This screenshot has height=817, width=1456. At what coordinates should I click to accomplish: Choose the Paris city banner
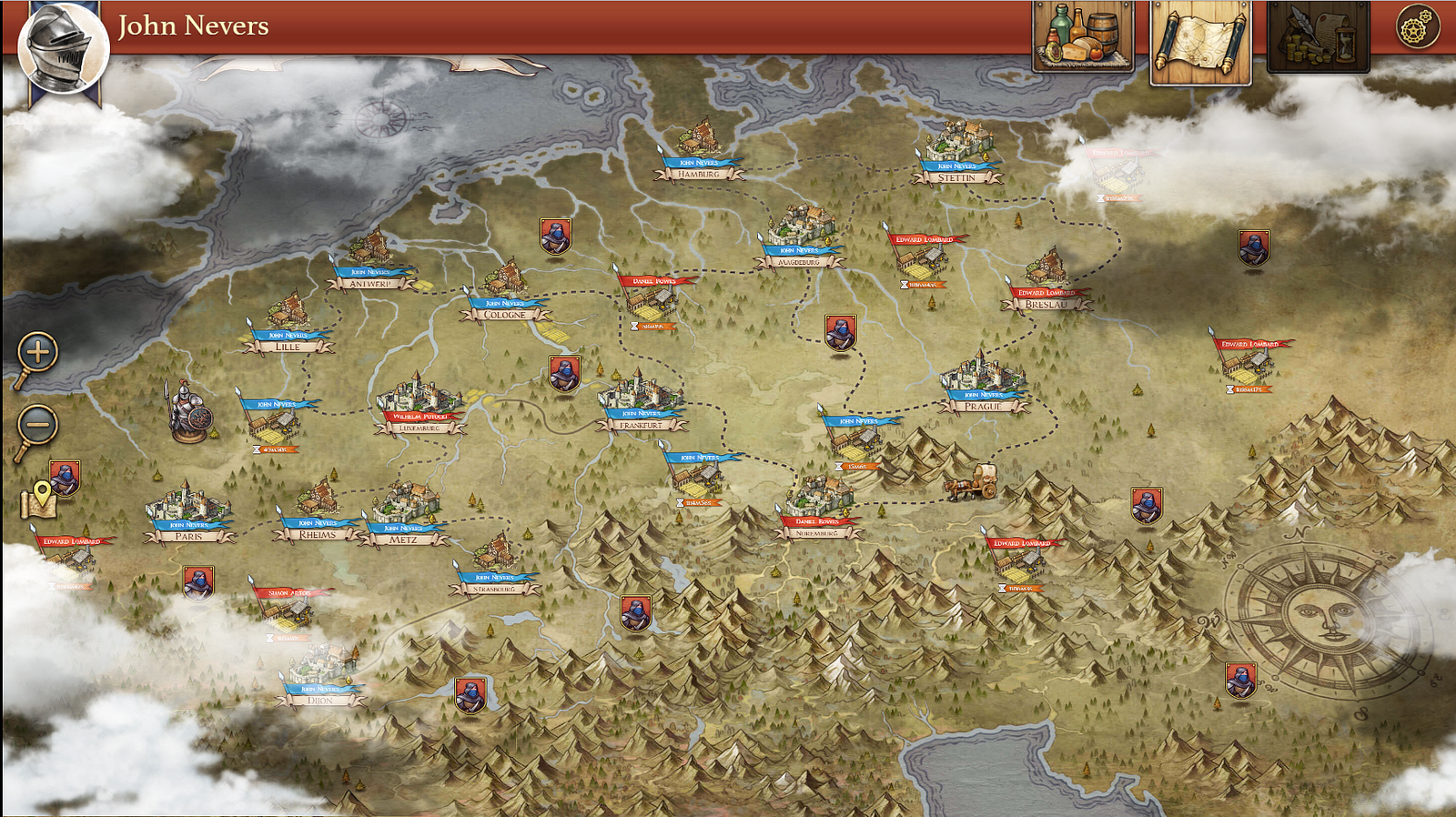coord(189,536)
